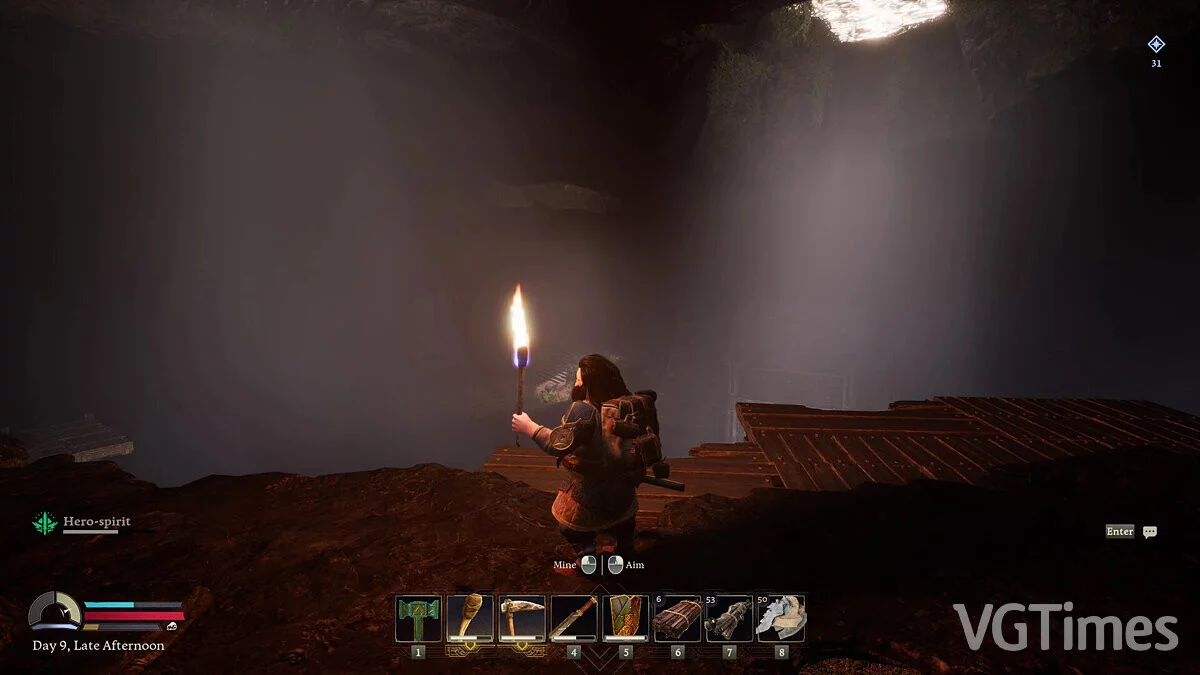
Task: Equip the pickaxe from the hotbar
Action: click(x=522, y=618)
